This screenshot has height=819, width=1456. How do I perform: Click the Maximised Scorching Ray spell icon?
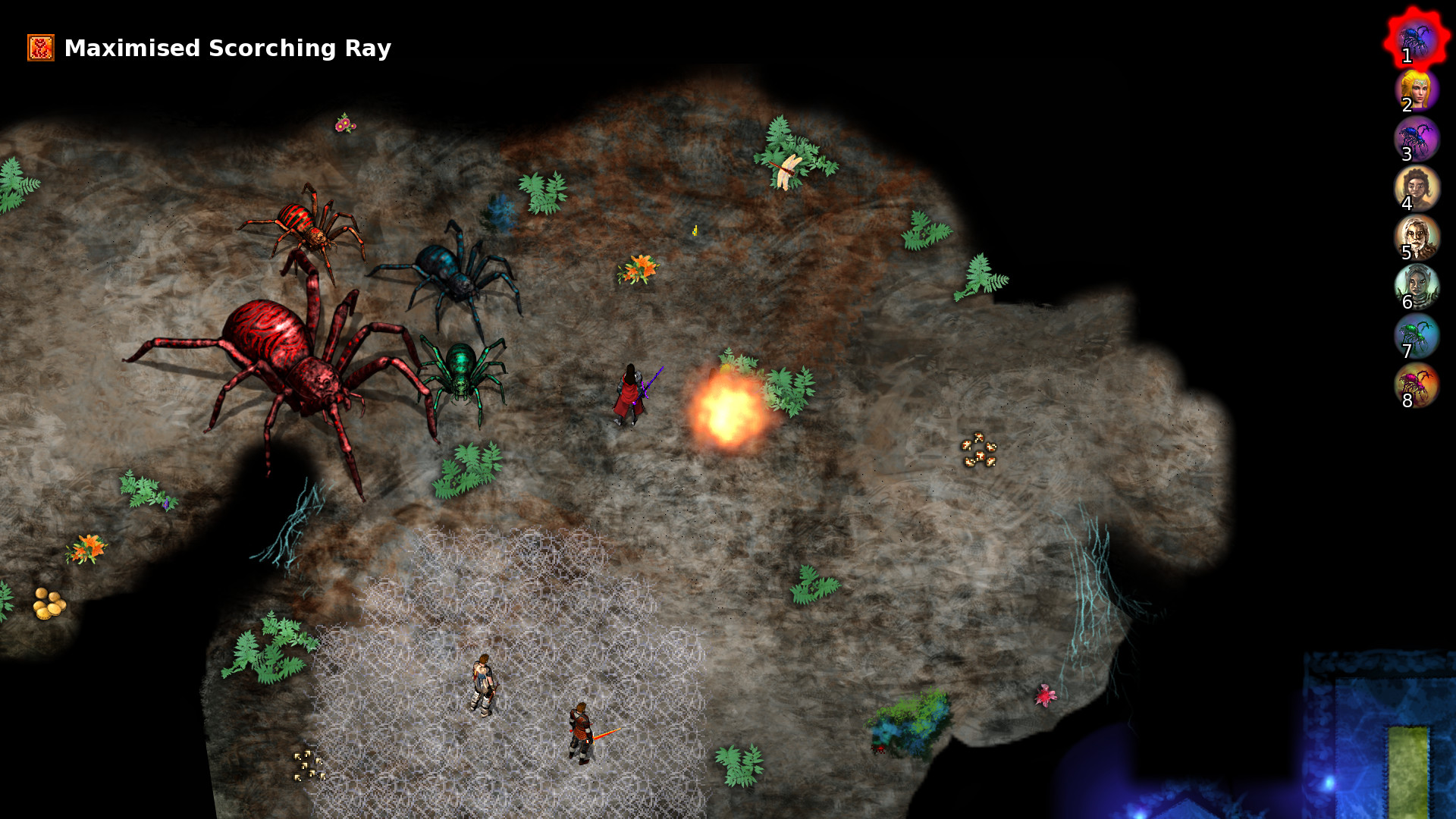pyautogui.click(x=40, y=48)
